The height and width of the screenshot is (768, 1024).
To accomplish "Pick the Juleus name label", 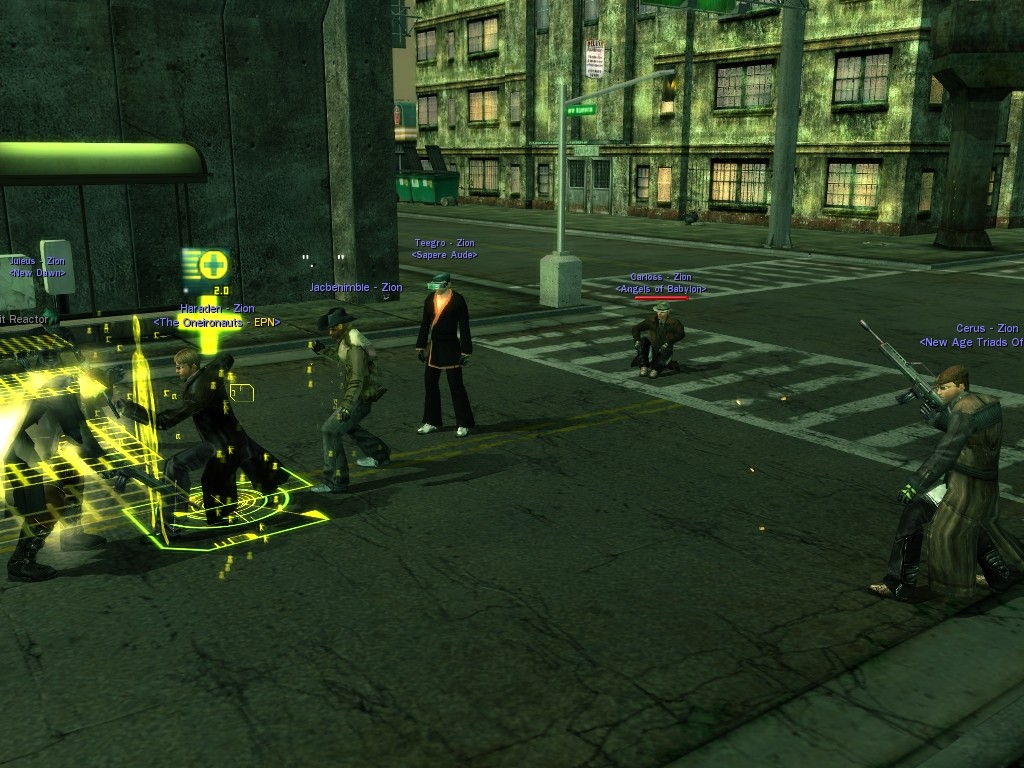I will pos(36,261).
